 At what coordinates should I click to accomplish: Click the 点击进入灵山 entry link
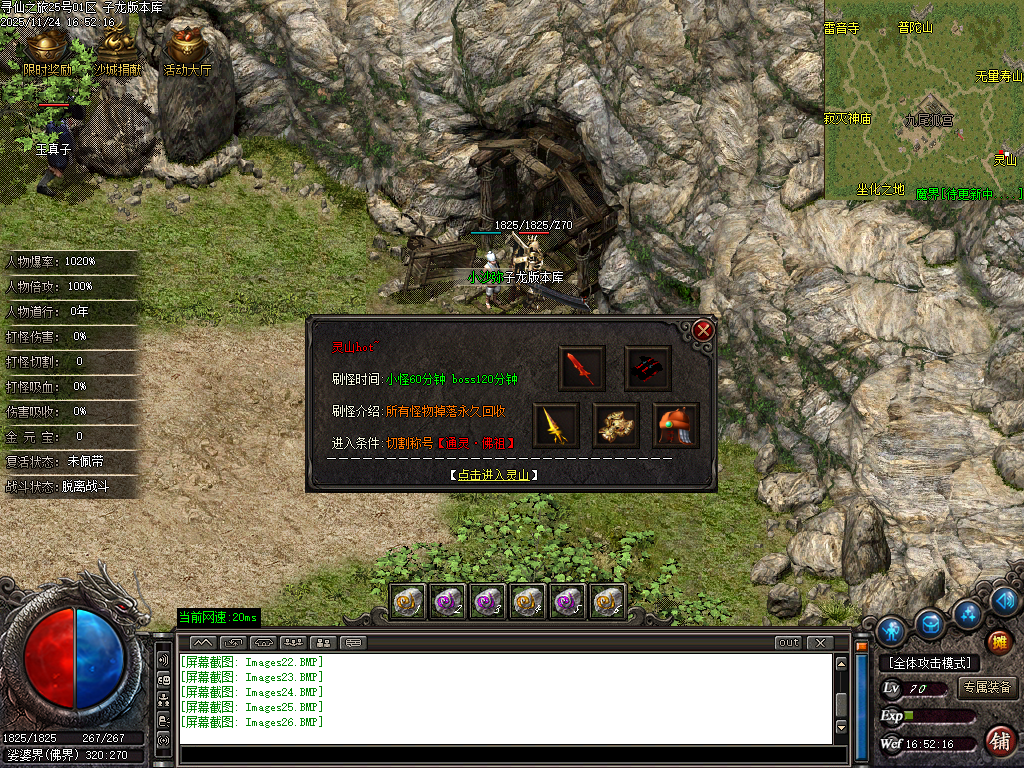coord(494,475)
